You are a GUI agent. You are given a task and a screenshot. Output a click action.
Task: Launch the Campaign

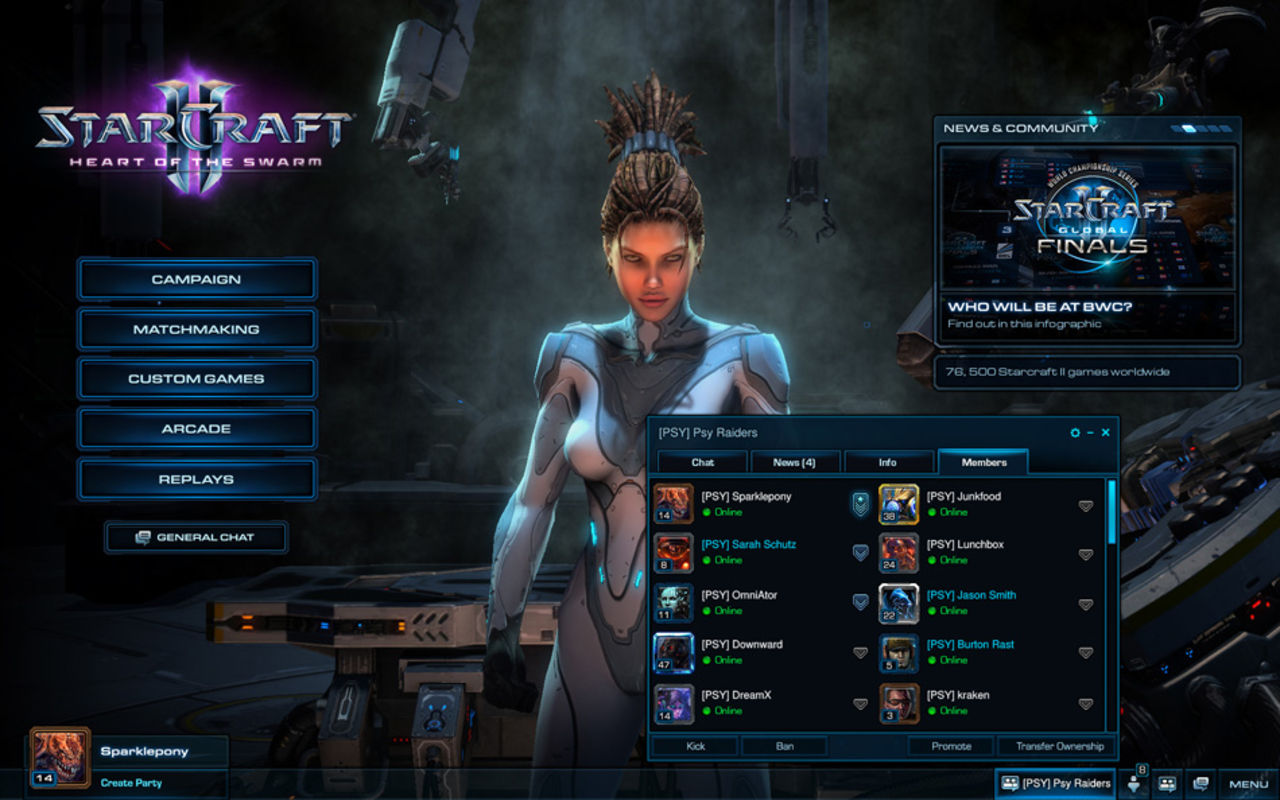coord(196,278)
